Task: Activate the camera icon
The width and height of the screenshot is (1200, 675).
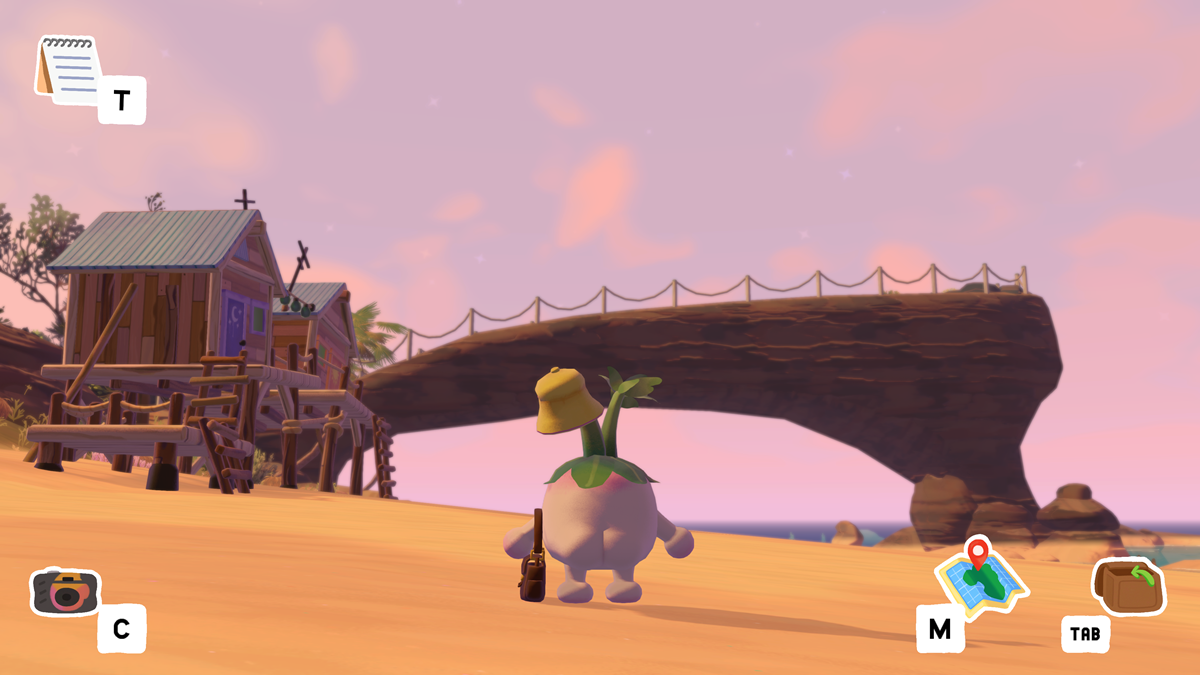Action: (65, 591)
